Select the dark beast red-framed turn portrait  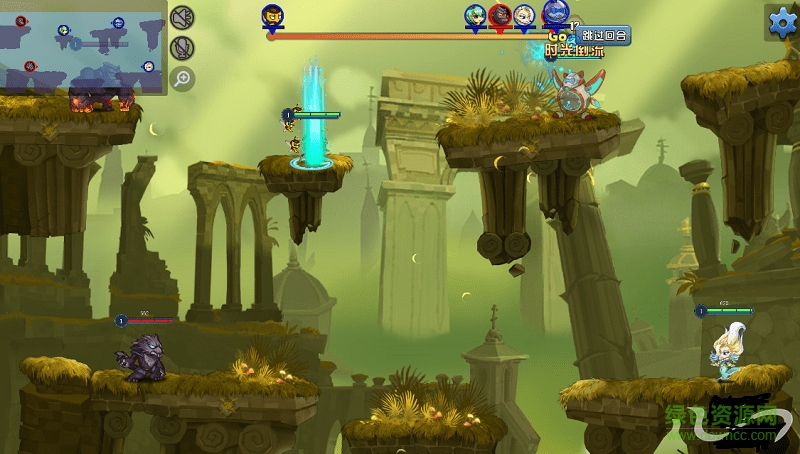coord(499,16)
